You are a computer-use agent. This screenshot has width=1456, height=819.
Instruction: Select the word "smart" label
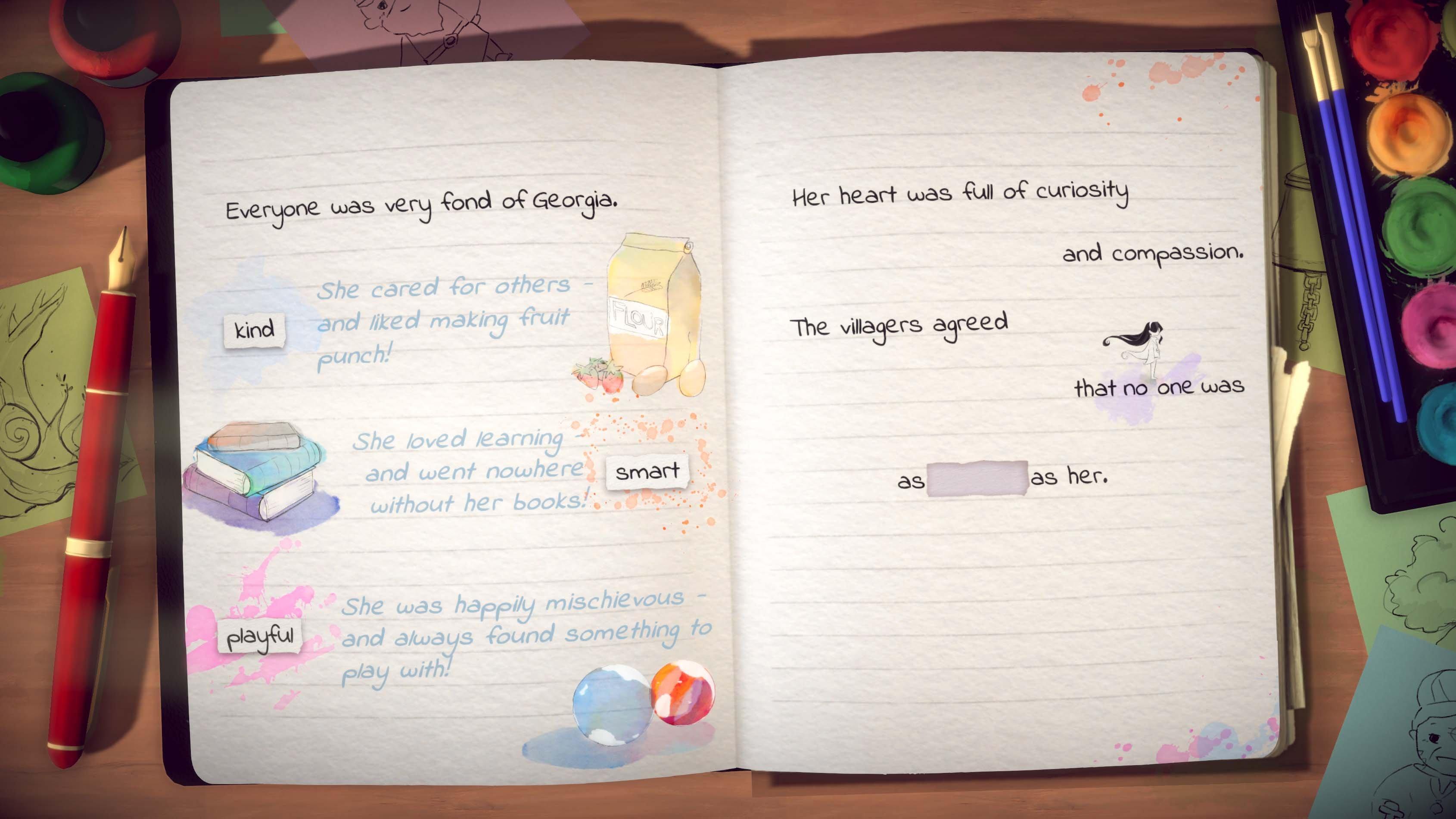click(x=647, y=472)
